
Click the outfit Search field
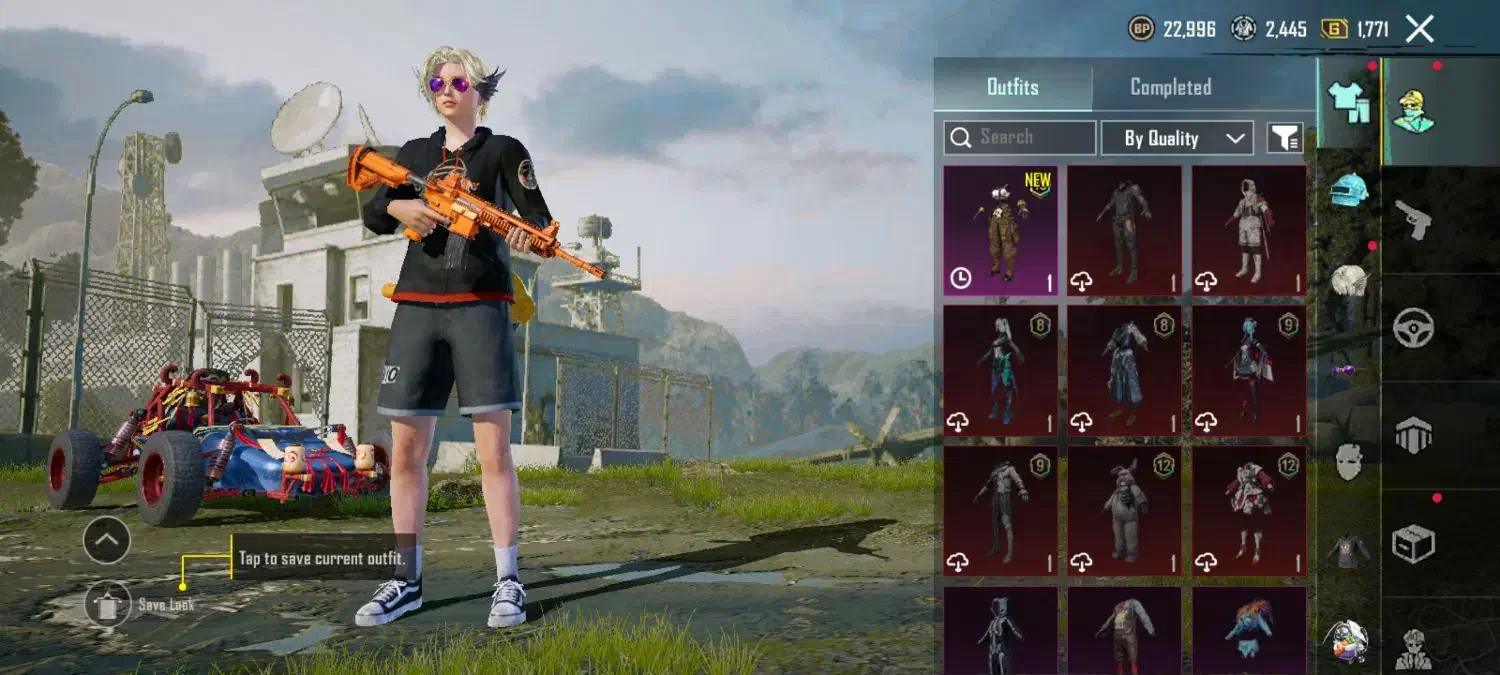tap(1020, 138)
